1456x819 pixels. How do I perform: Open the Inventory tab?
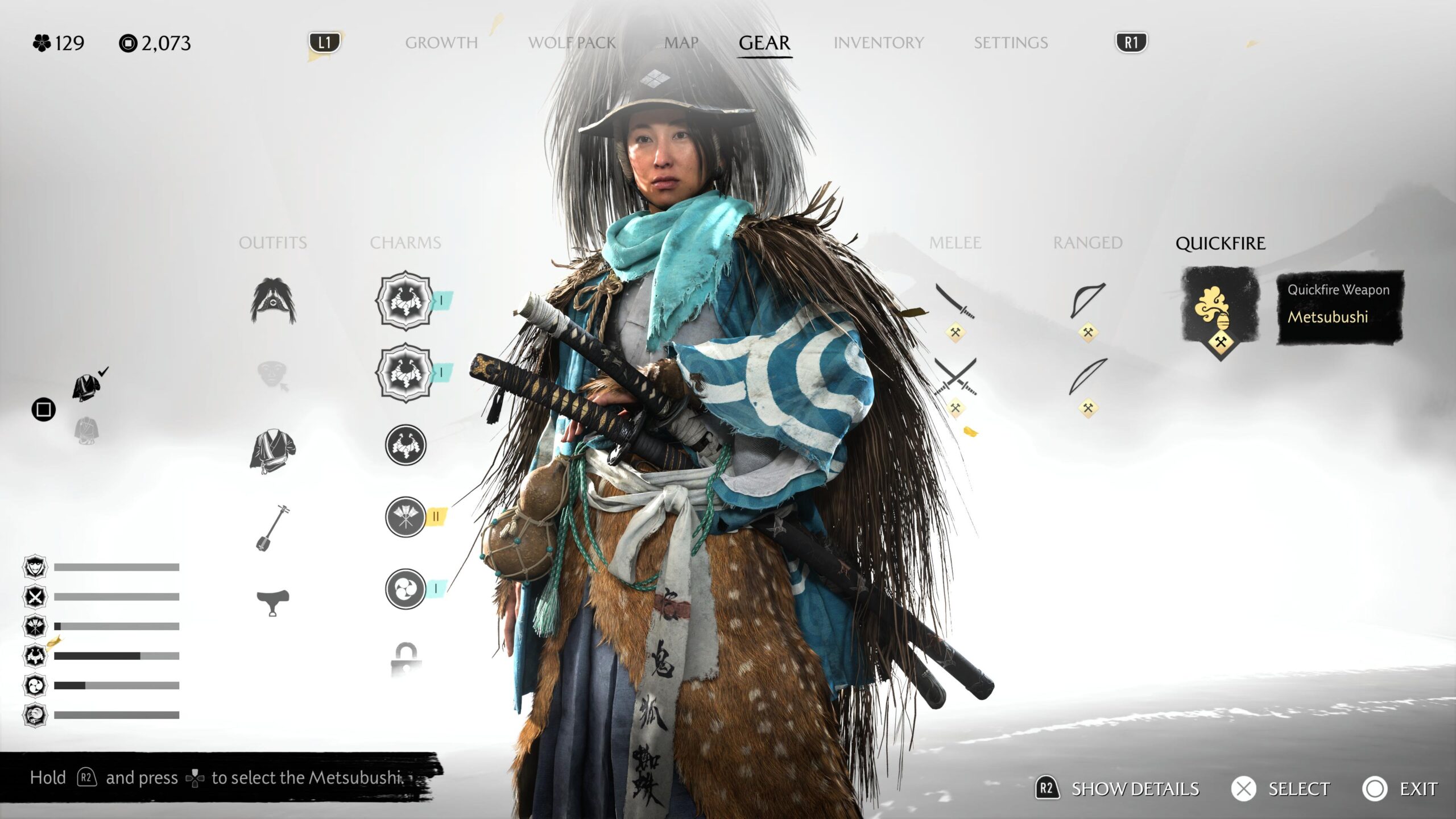(x=878, y=43)
